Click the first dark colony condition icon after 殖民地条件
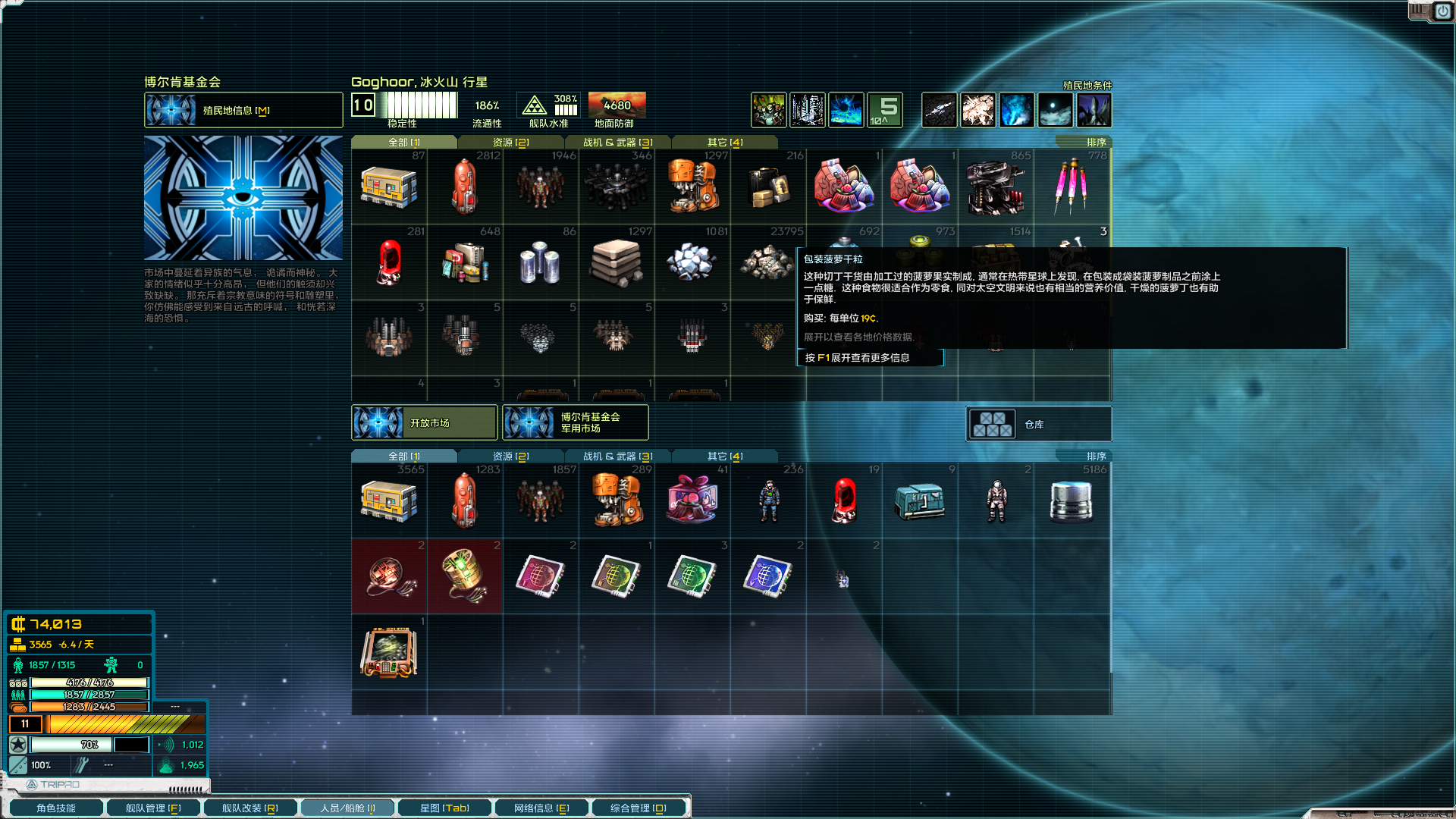The height and width of the screenshot is (819, 1456). click(939, 110)
